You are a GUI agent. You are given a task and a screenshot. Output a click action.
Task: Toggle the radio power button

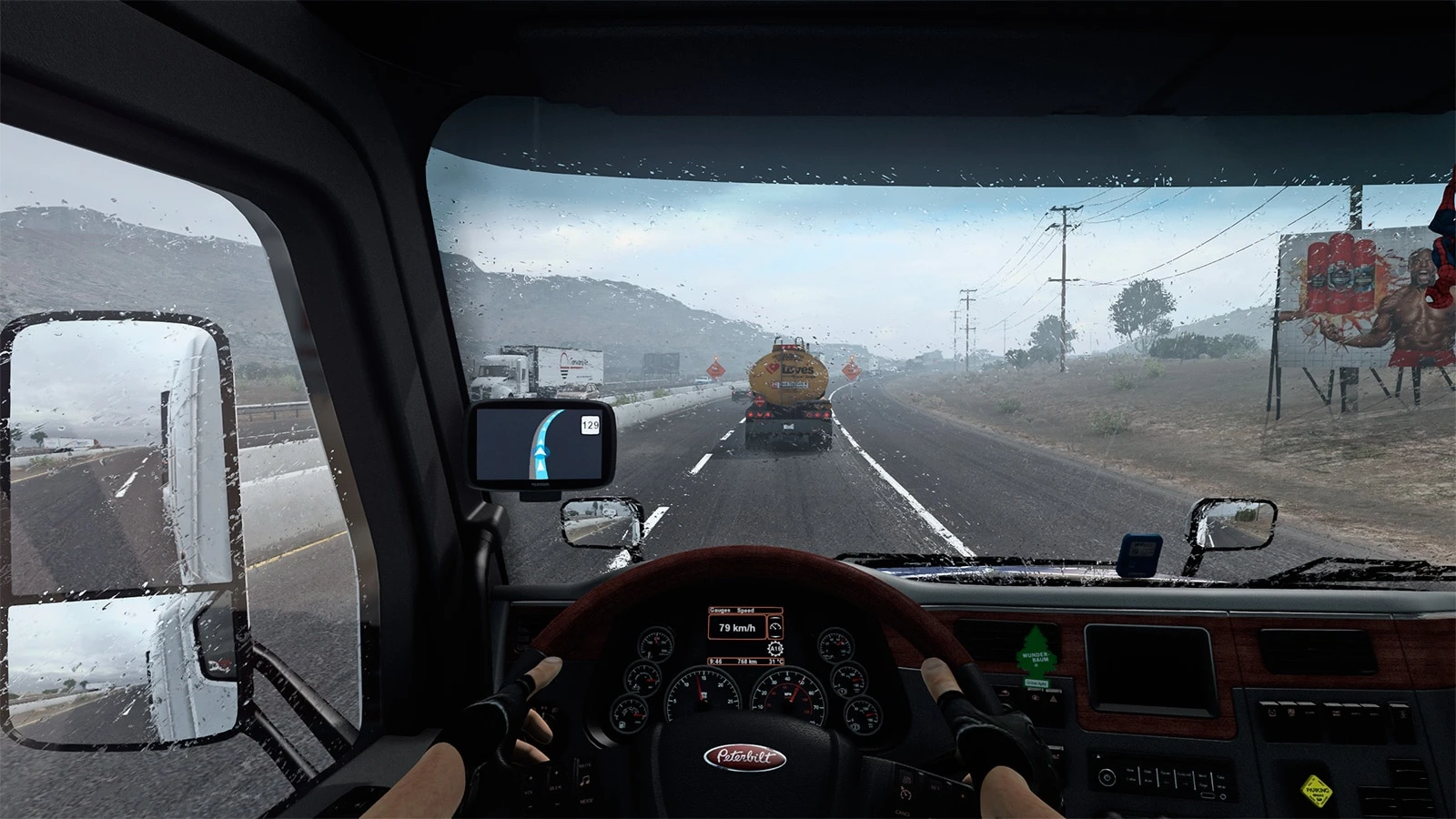1107,776
